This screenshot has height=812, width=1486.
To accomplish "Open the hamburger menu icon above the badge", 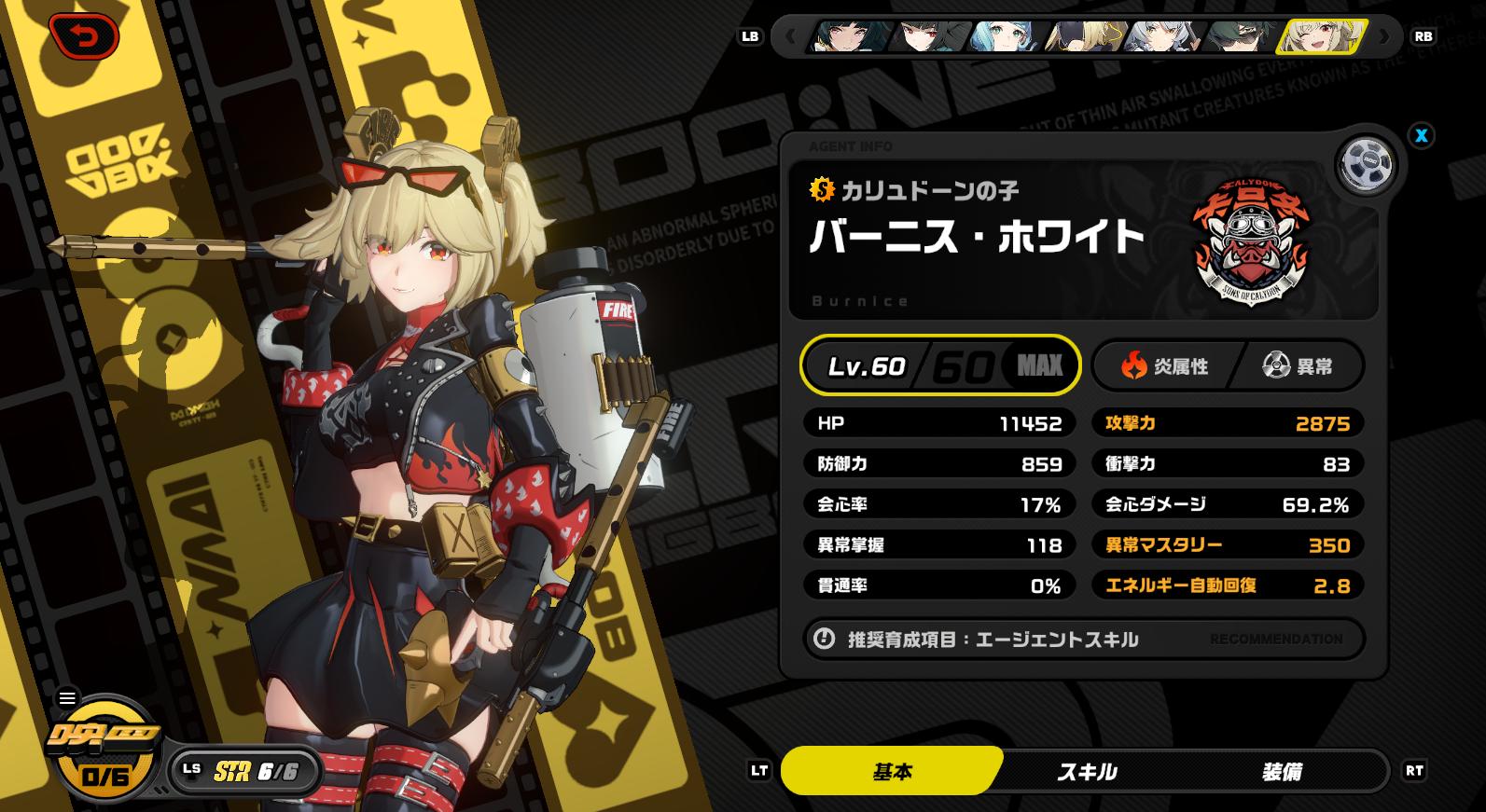I will [67, 697].
